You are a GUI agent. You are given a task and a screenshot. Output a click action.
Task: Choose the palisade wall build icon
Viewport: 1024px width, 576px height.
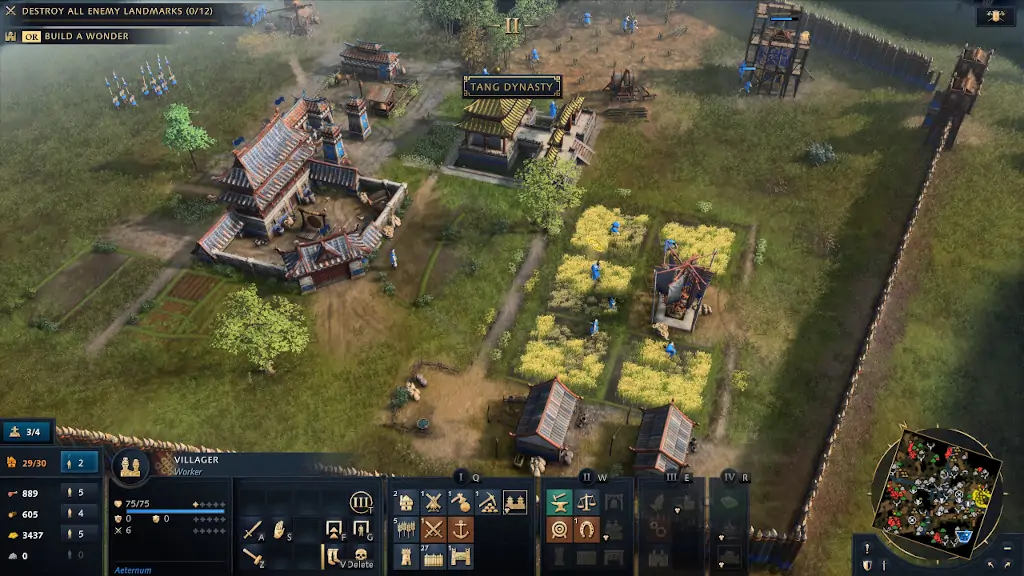[x=433, y=556]
